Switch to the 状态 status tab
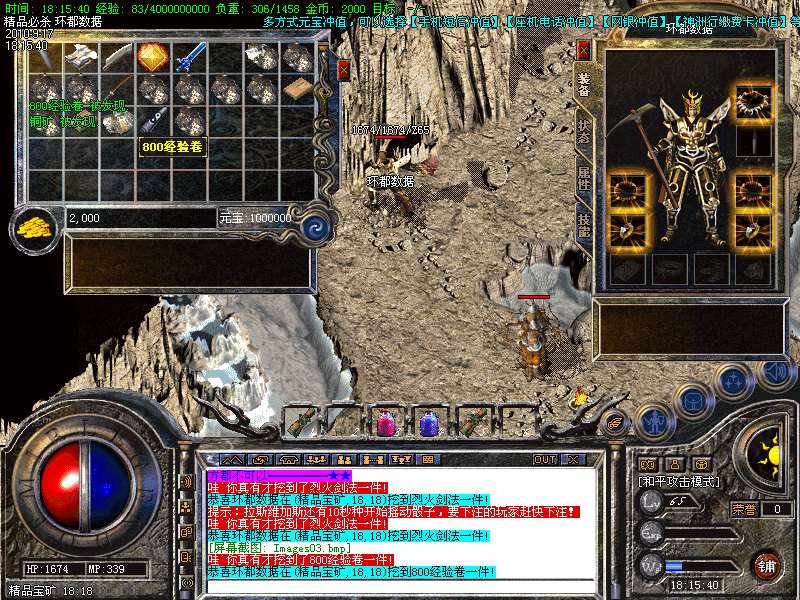The height and width of the screenshot is (600, 800). tap(584, 136)
